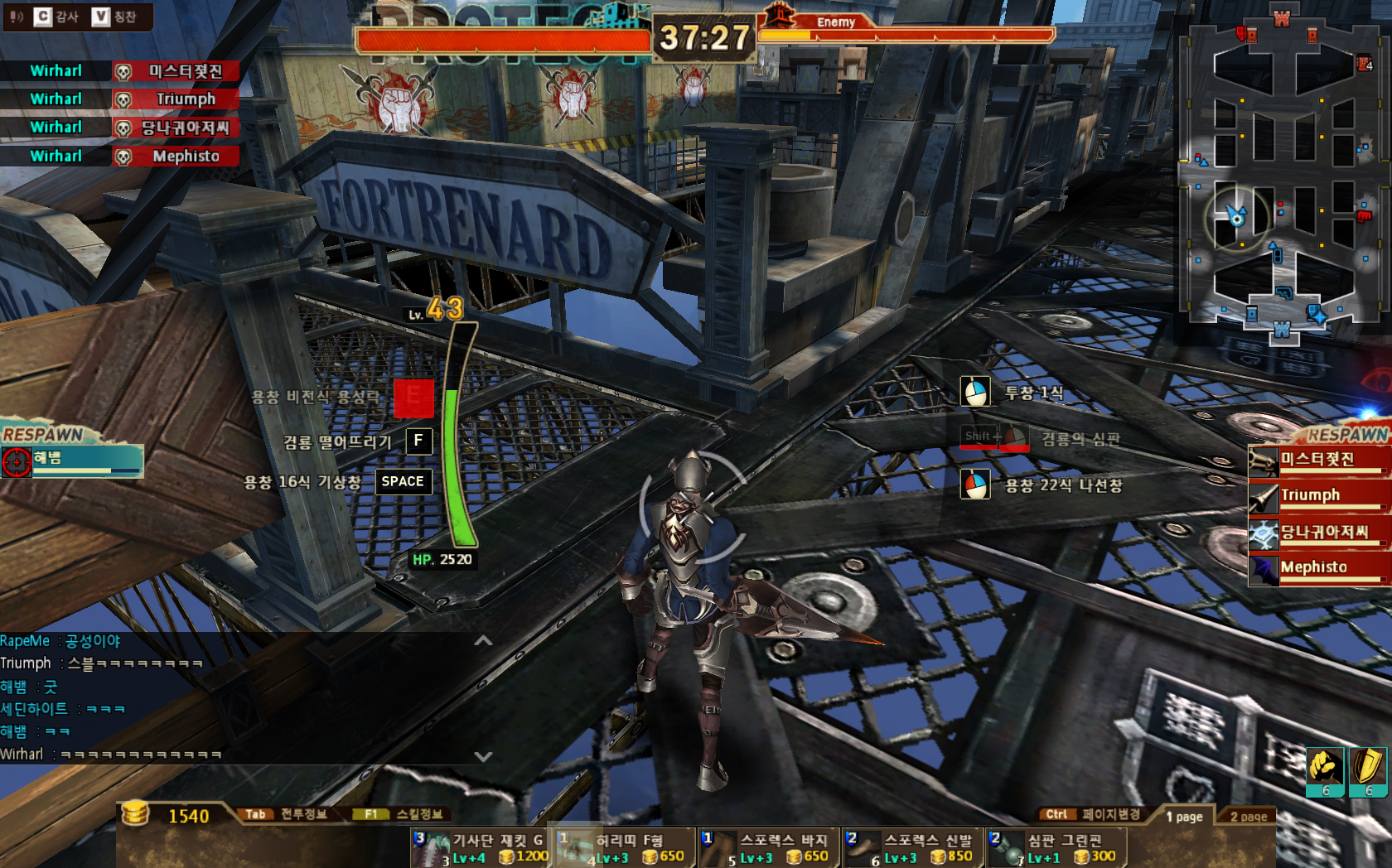The width and height of the screenshot is (1392, 868).
Task: Select 당나귀아저씨 in the enemy respawn list
Action: [1317, 533]
